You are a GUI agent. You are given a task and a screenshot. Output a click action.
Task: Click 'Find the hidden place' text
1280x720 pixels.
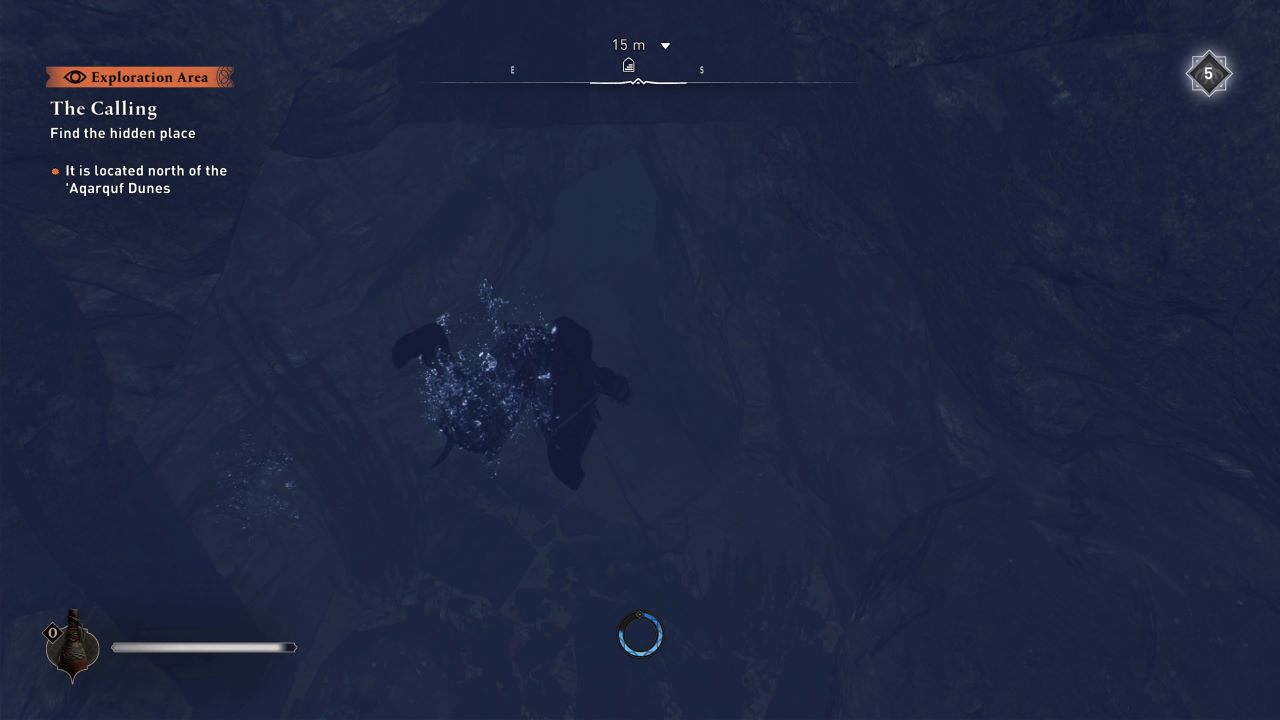[x=122, y=133]
